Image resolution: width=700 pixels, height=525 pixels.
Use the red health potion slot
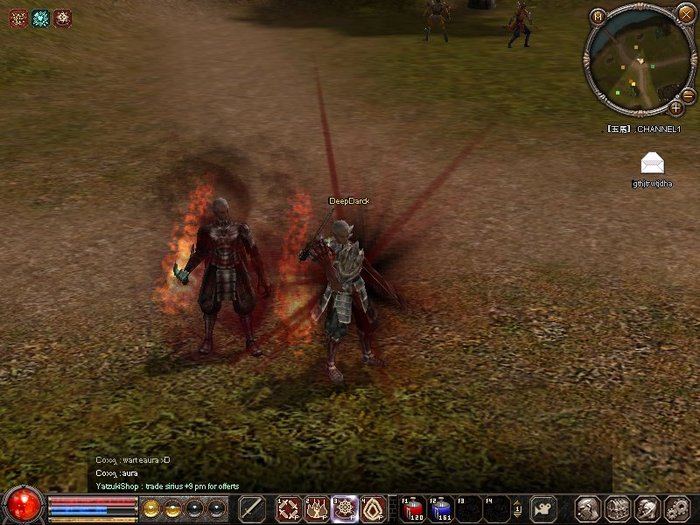pyautogui.click(x=412, y=507)
